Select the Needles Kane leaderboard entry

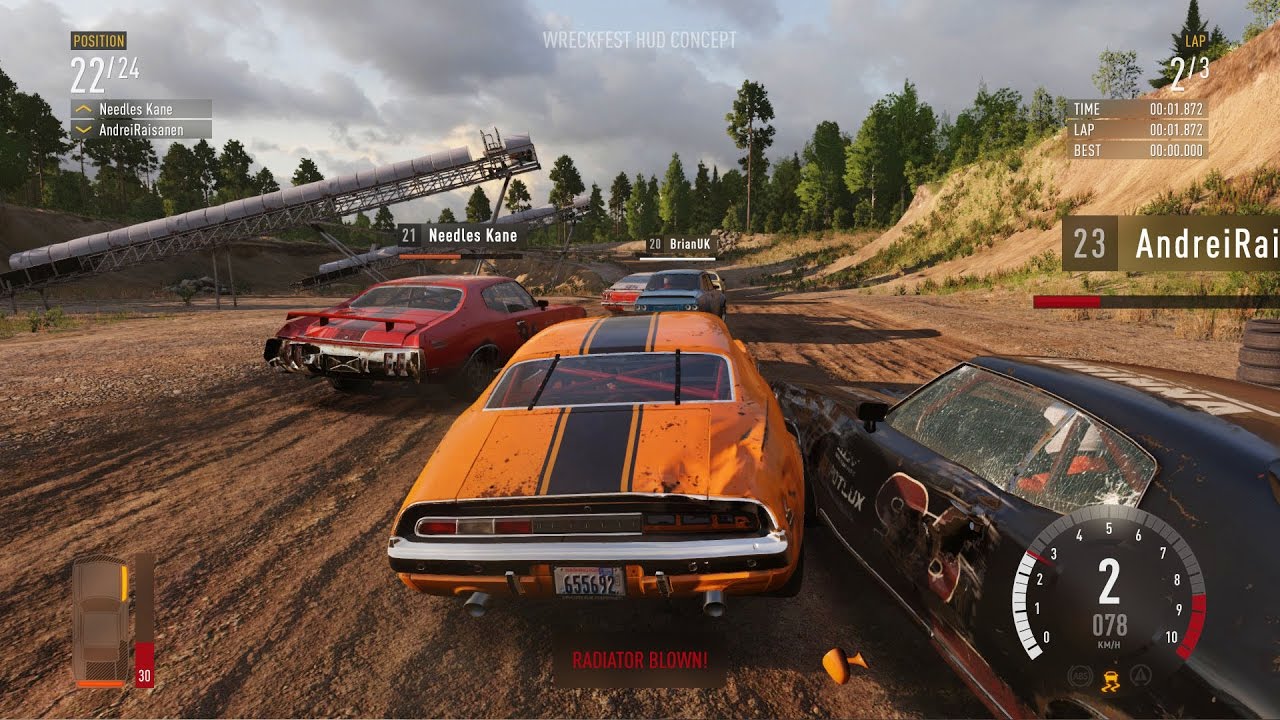coord(135,108)
